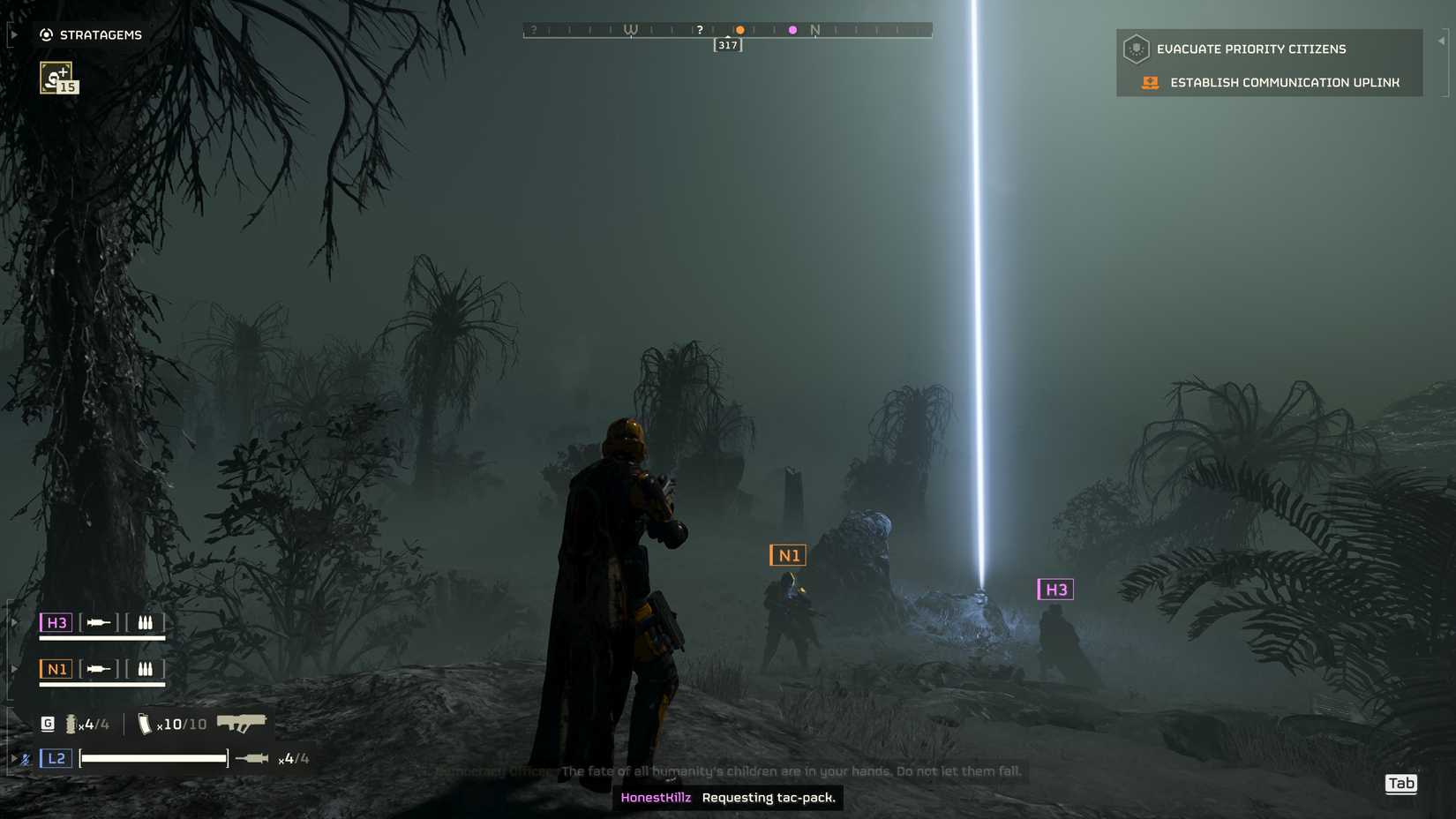Viewport: 1456px width, 819px height.
Task: Select the H3 player nametag above the helldiver
Action: tap(1055, 590)
